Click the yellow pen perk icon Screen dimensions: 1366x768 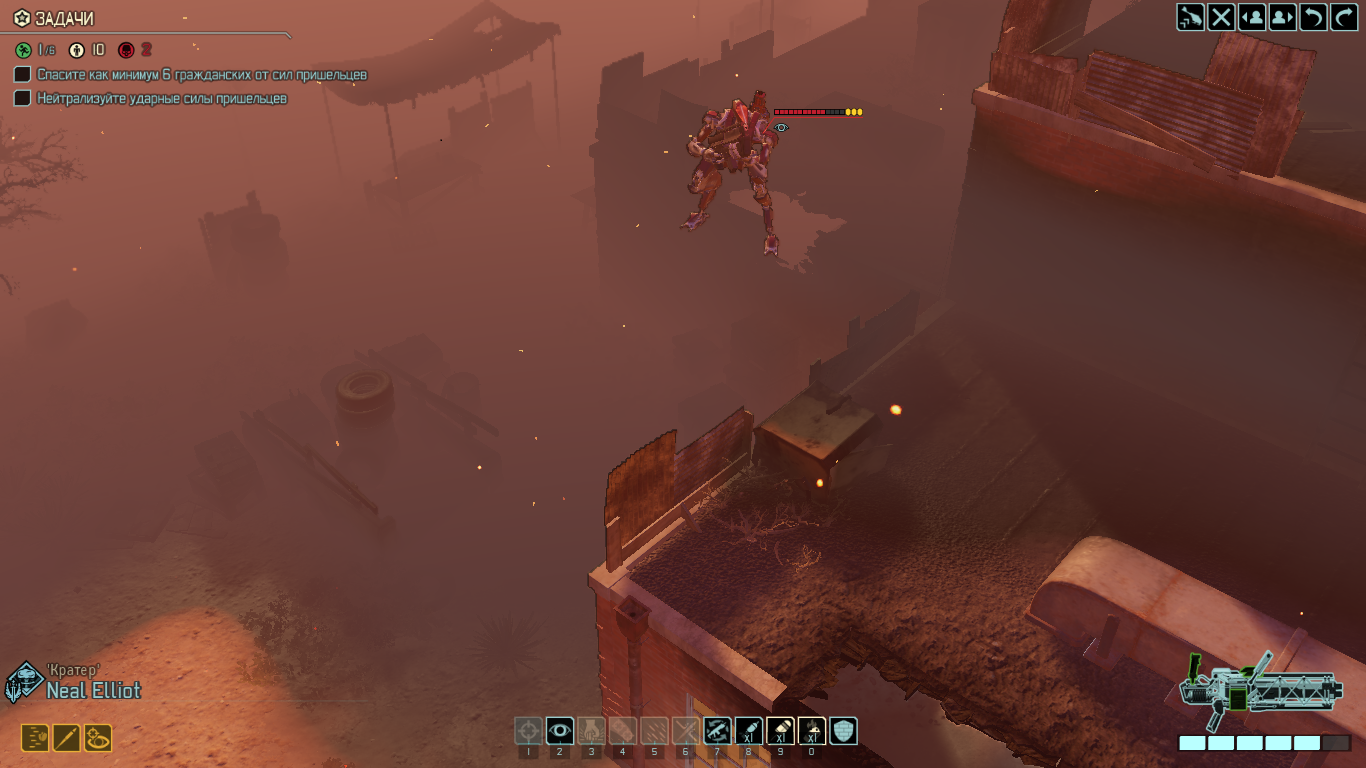click(x=66, y=738)
